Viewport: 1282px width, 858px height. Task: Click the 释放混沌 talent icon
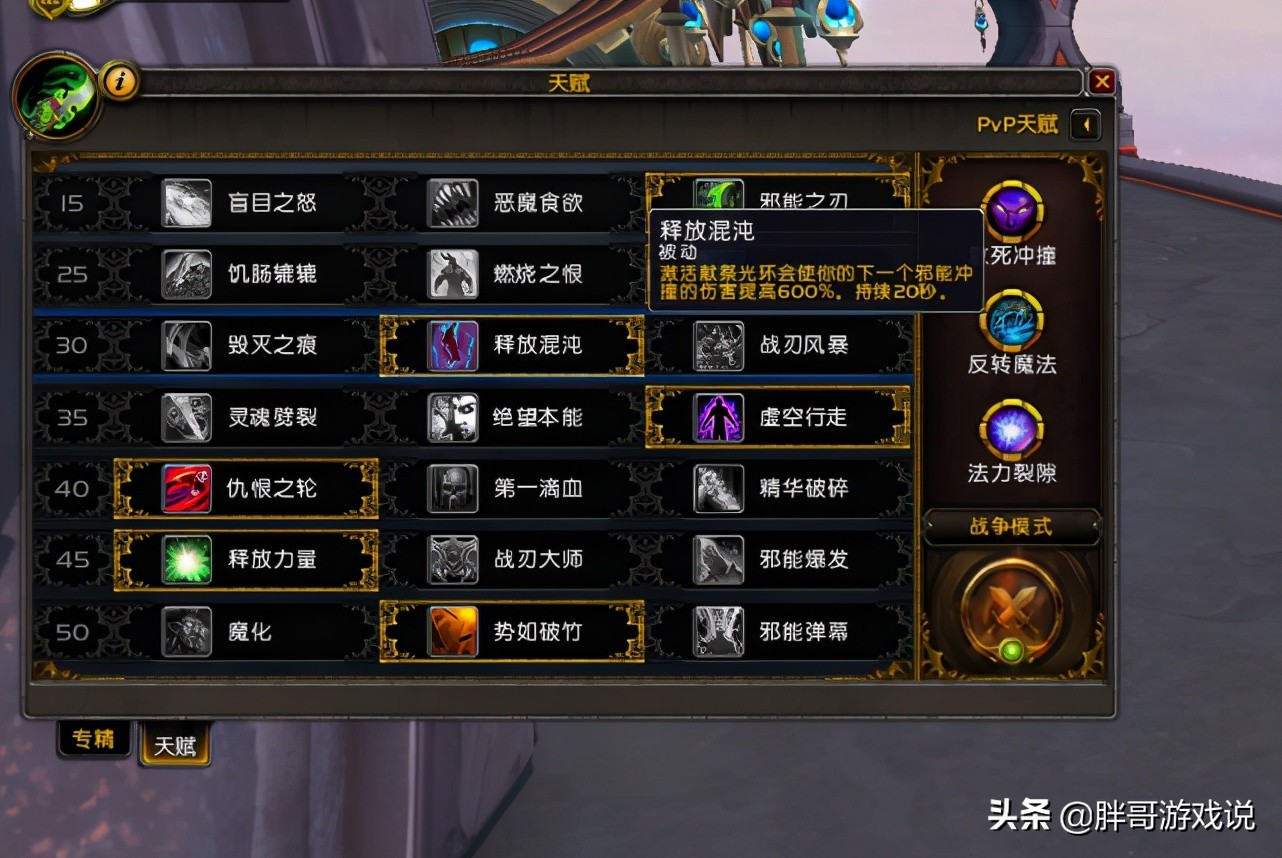pos(452,347)
